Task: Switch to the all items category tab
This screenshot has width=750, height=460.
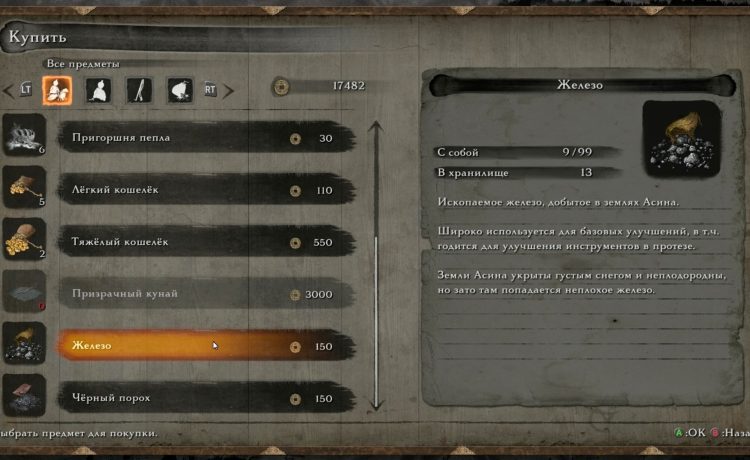Action: click(x=57, y=90)
